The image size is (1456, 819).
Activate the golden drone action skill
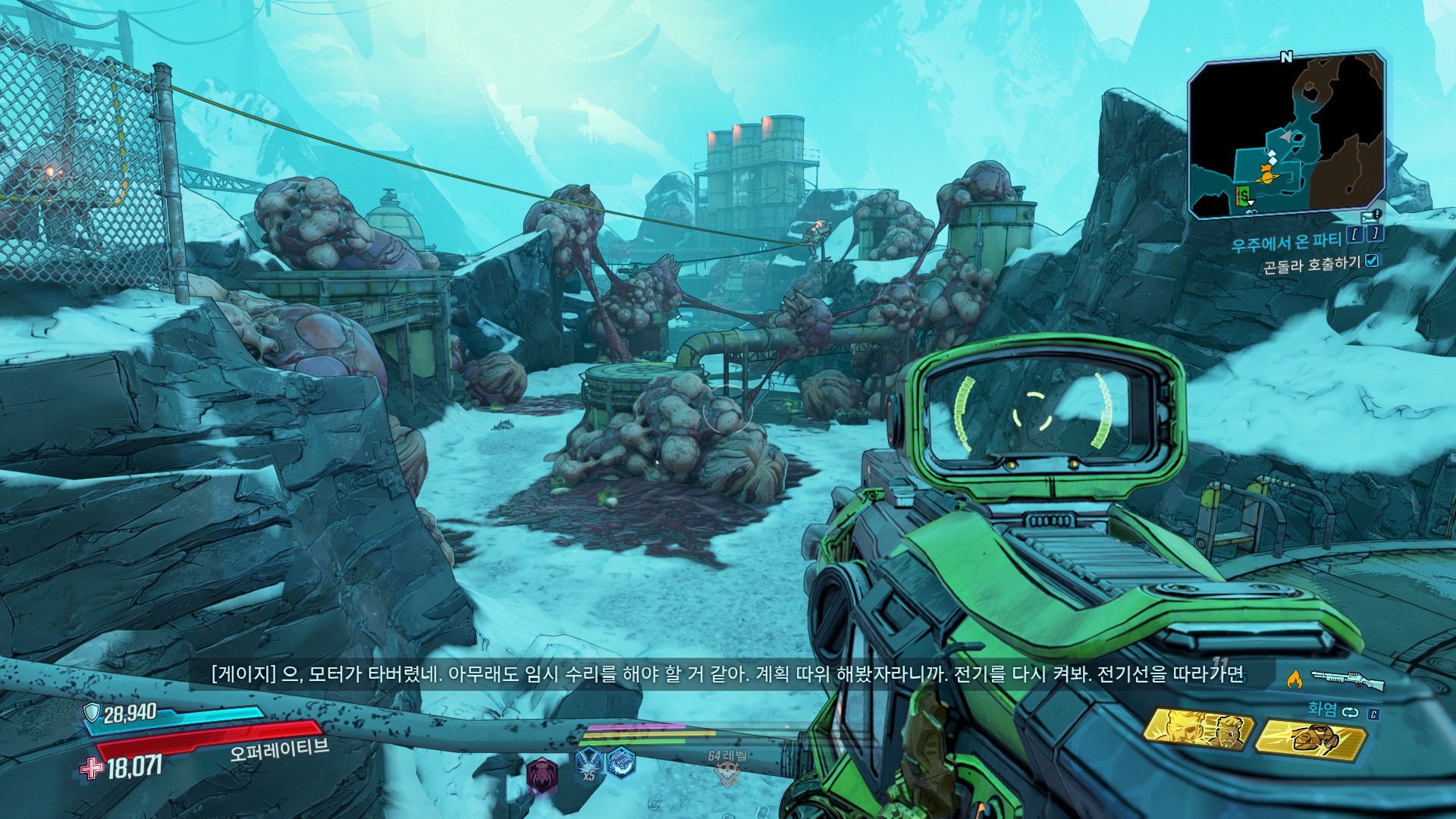pos(1310,737)
